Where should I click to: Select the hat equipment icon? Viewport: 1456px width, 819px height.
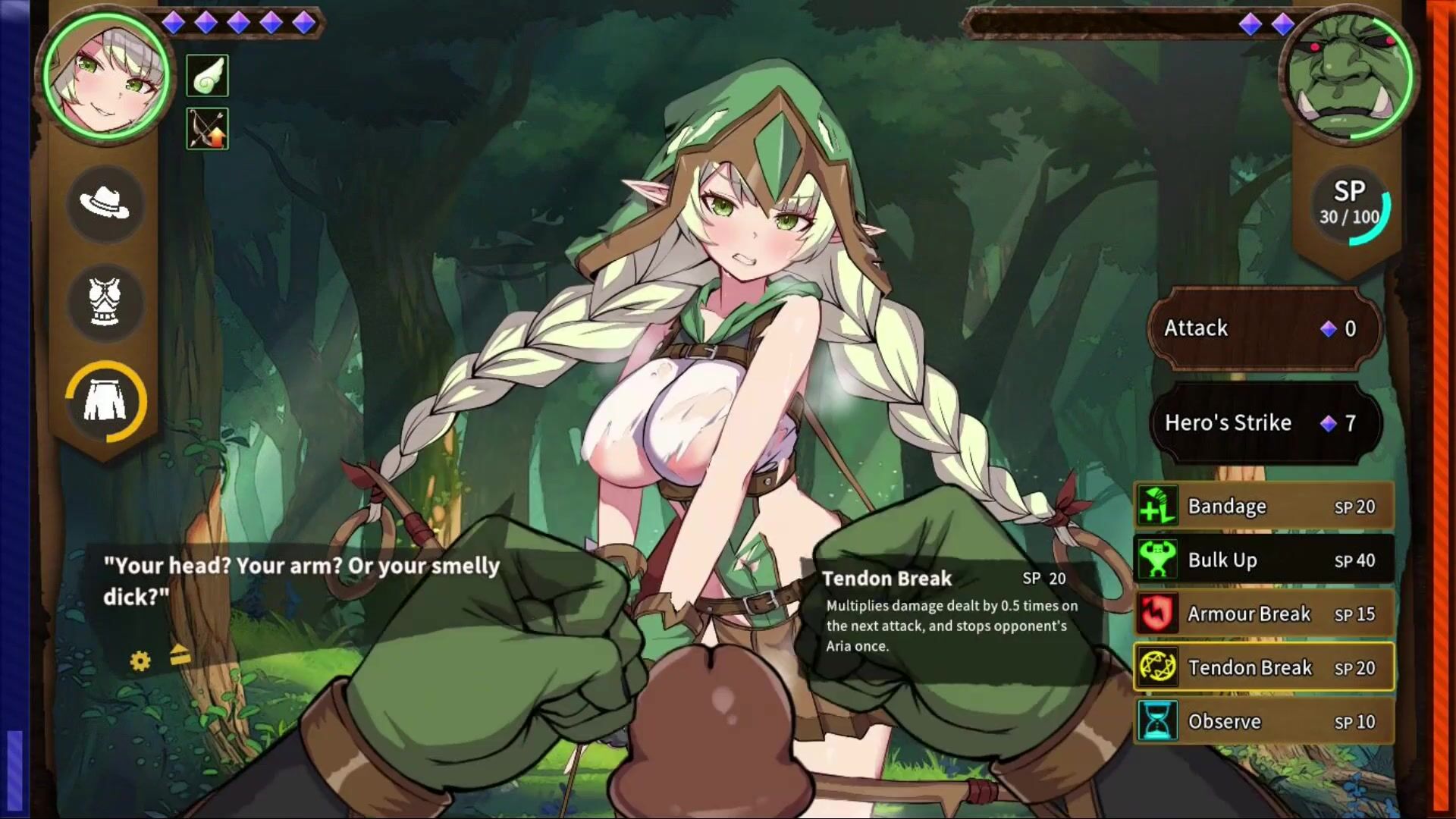(105, 202)
